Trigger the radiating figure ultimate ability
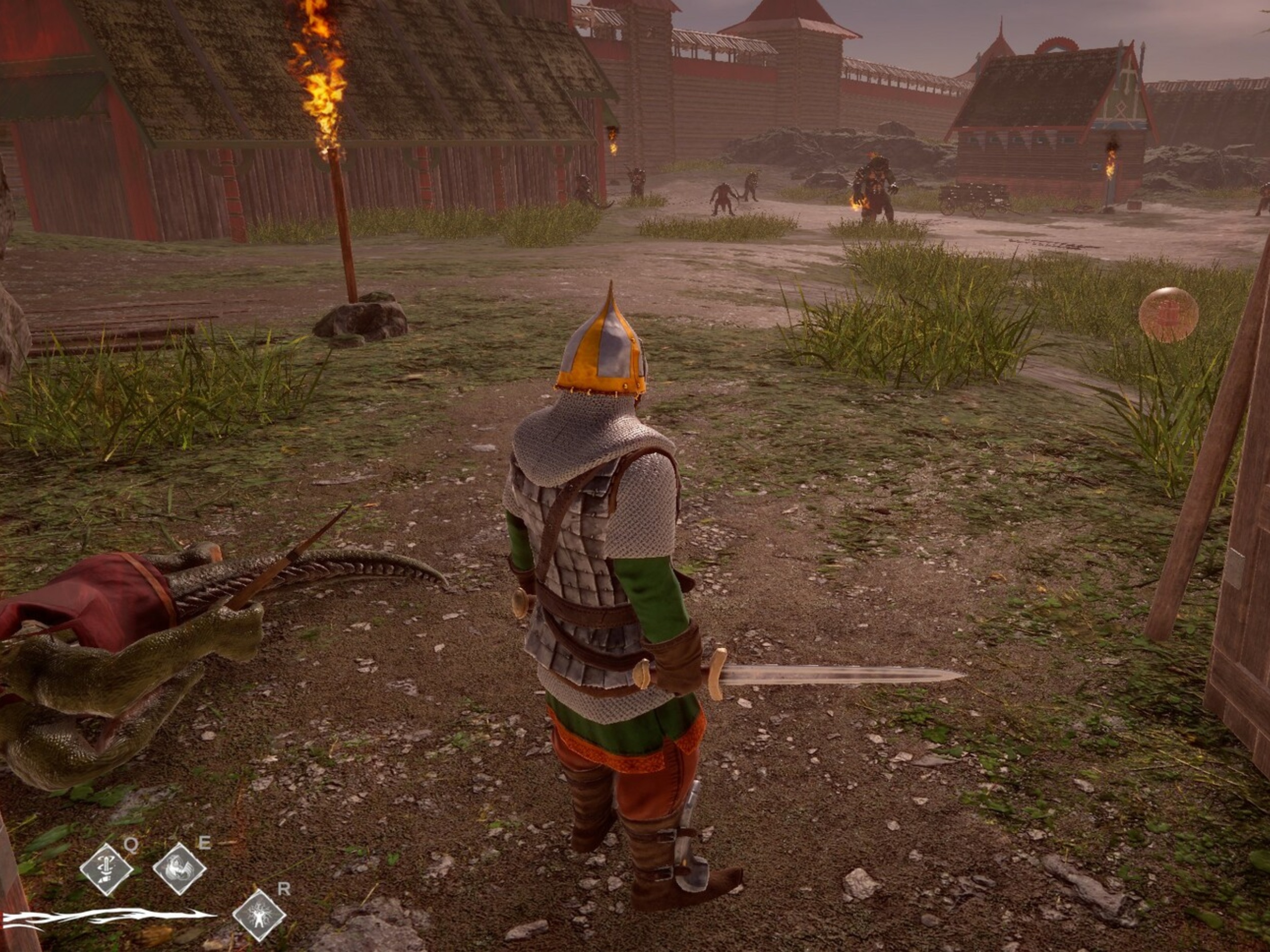The image size is (1270, 952). [x=259, y=915]
